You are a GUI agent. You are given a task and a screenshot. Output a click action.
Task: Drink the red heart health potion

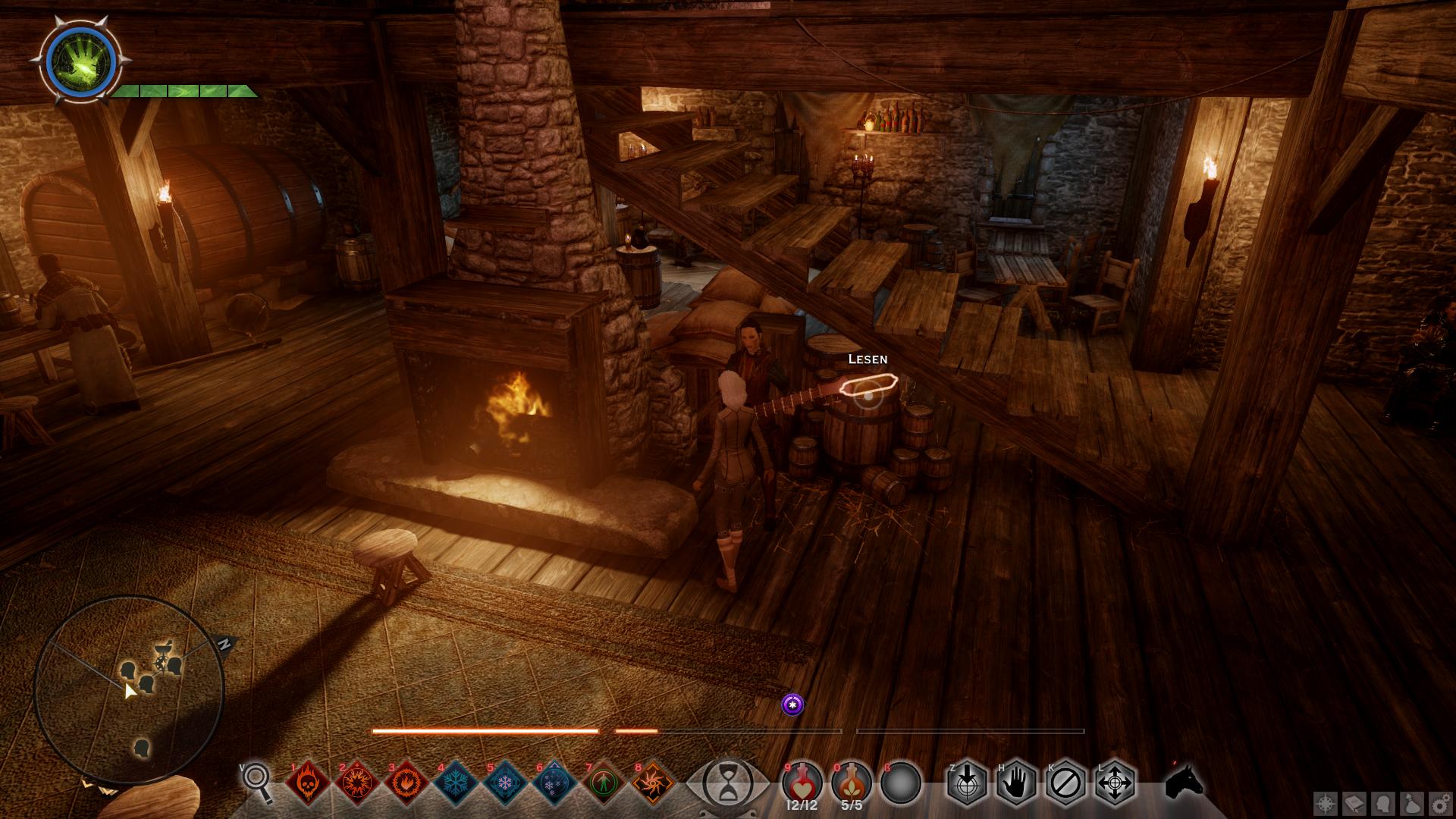(802, 781)
